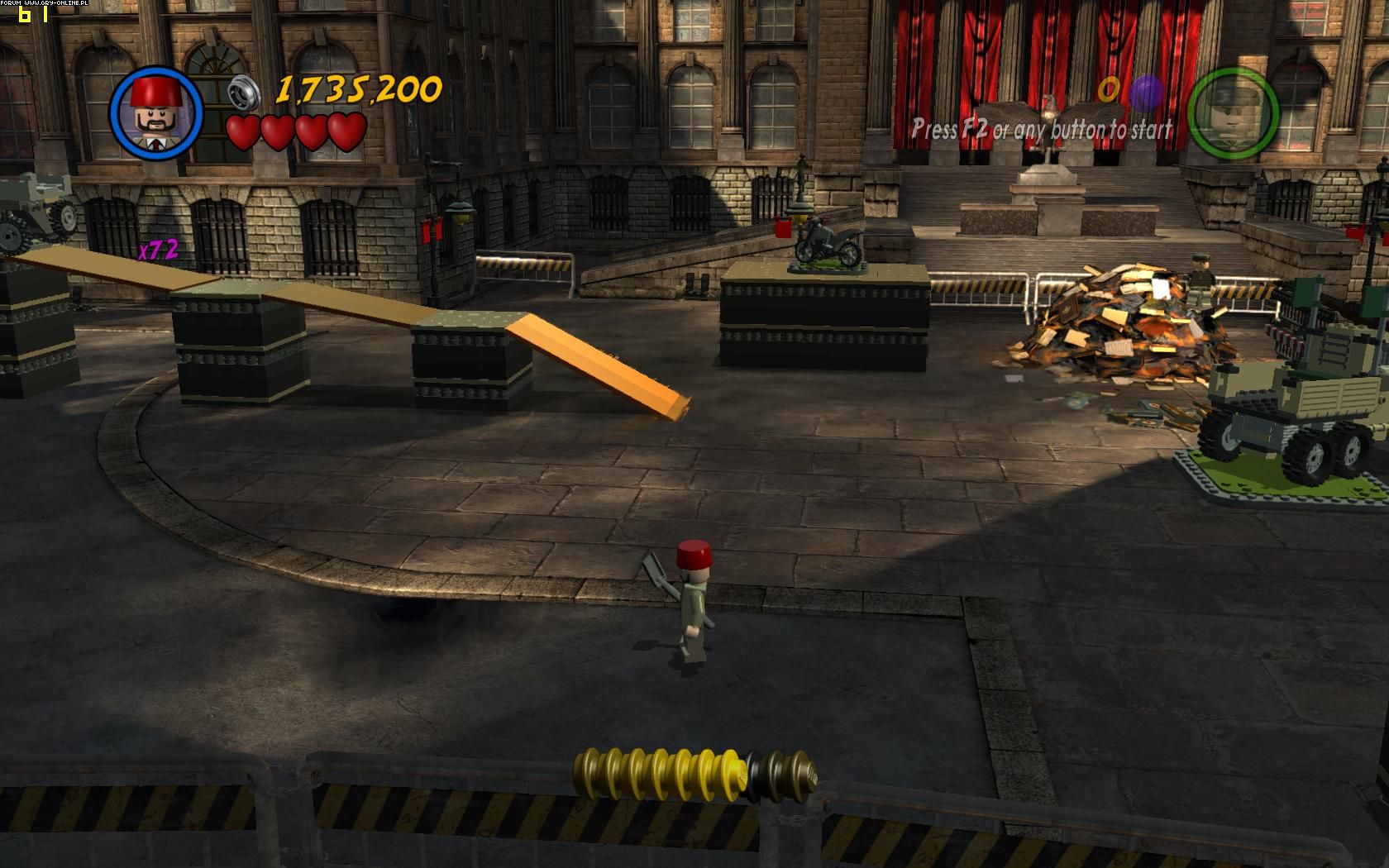The width and height of the screenshot is (1389, 868).
Task: Click player one's fez character portrait
Action: 156,112
